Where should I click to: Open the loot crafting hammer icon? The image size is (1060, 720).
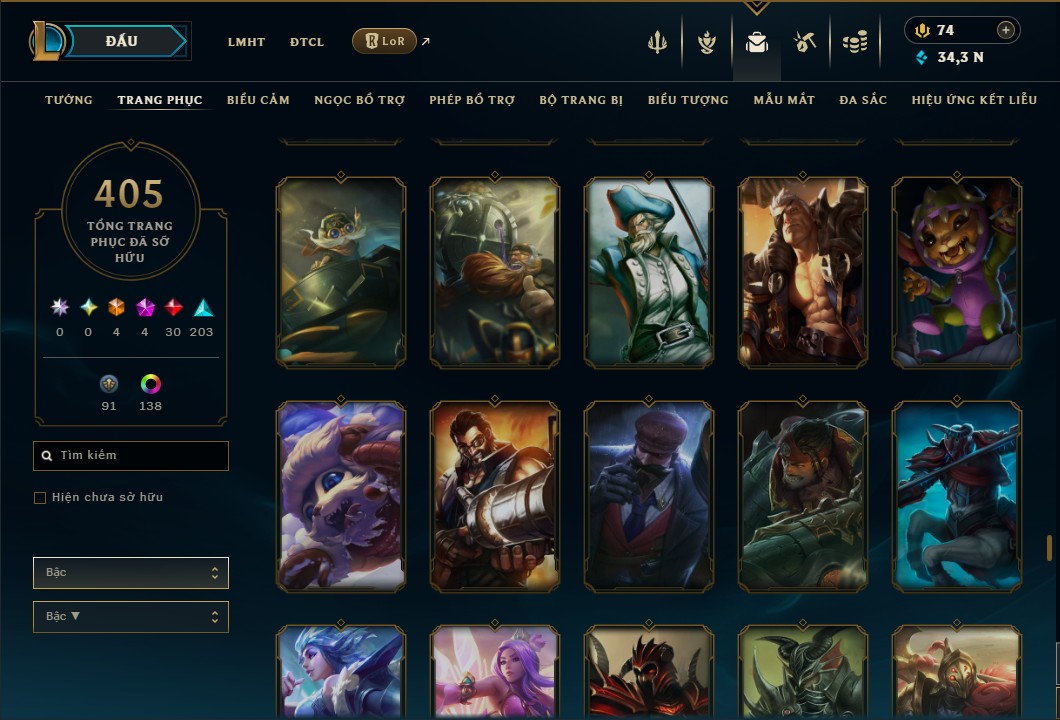805,42
